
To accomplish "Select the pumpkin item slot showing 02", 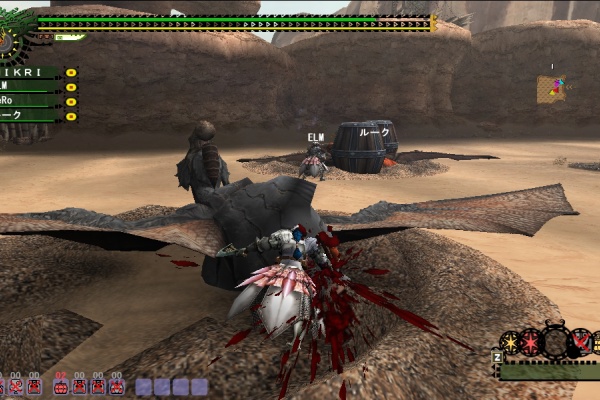I will point(62,384).
